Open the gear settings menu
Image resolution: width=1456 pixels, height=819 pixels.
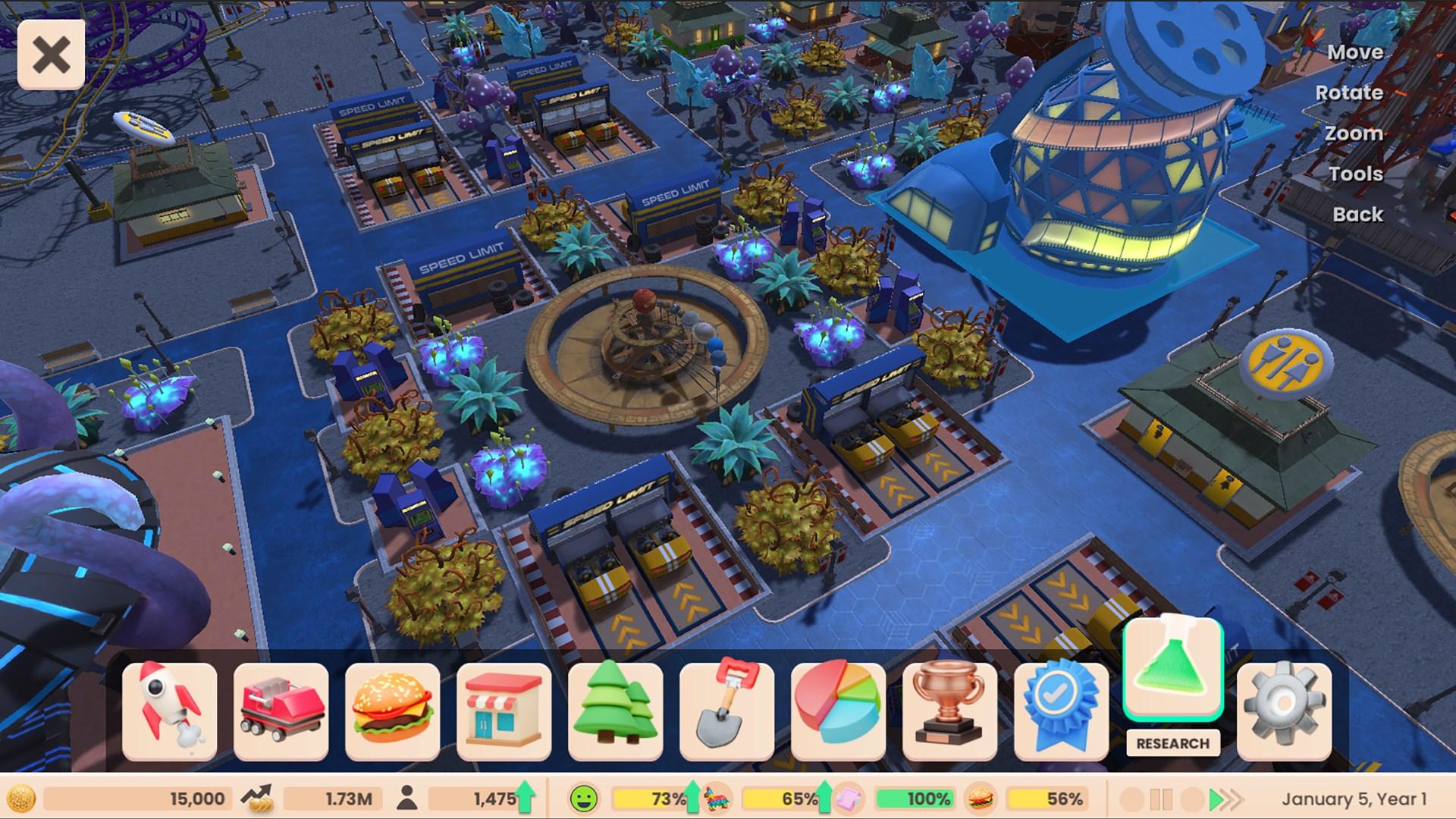[1284, 711]
